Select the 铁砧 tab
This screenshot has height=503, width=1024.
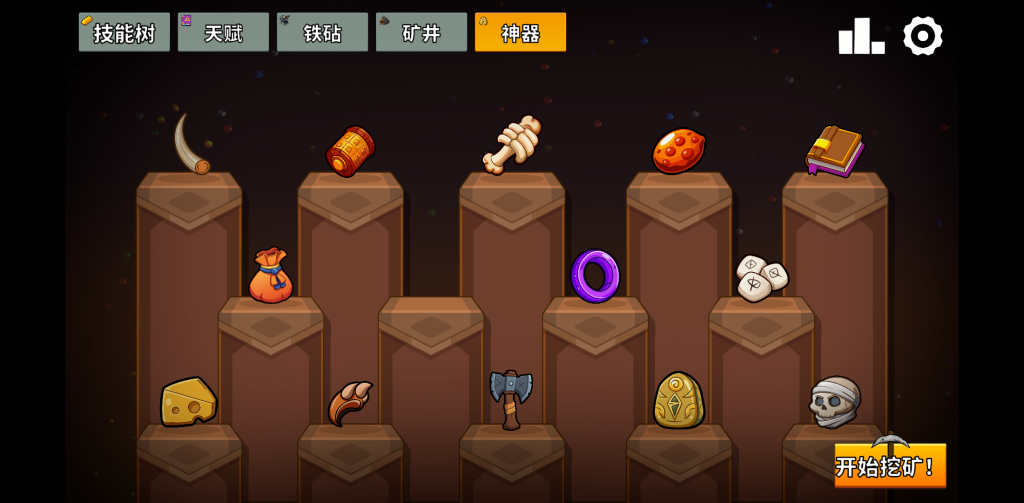pos(322,32)
